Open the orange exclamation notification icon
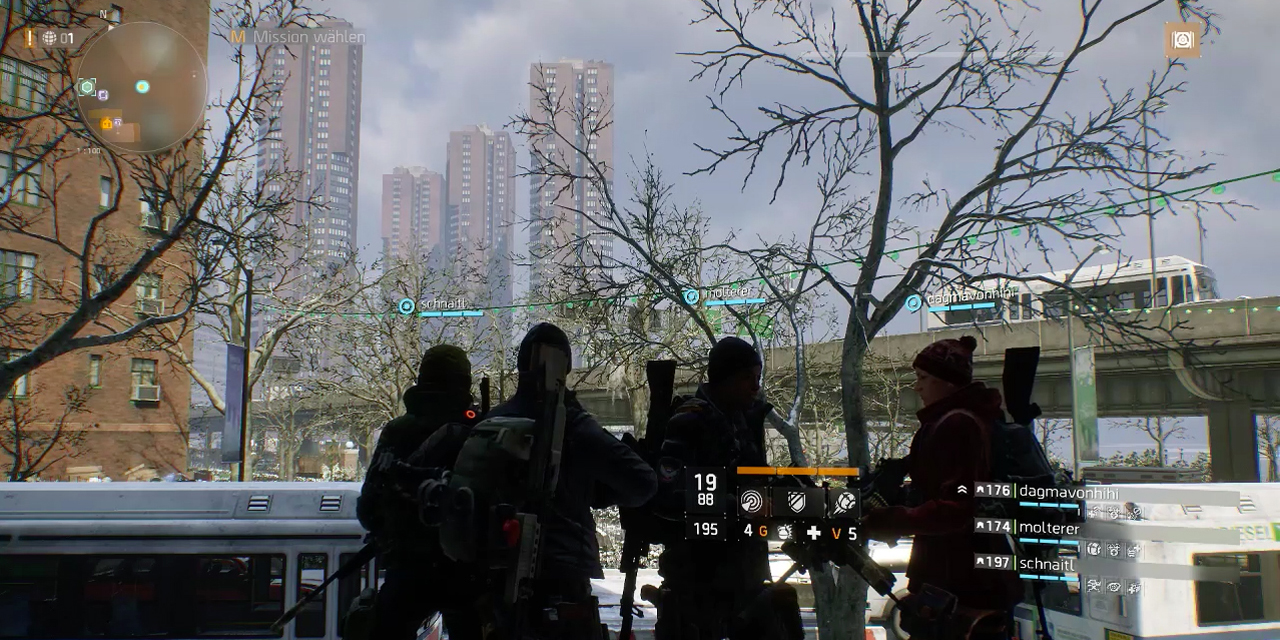 point(30,38)
